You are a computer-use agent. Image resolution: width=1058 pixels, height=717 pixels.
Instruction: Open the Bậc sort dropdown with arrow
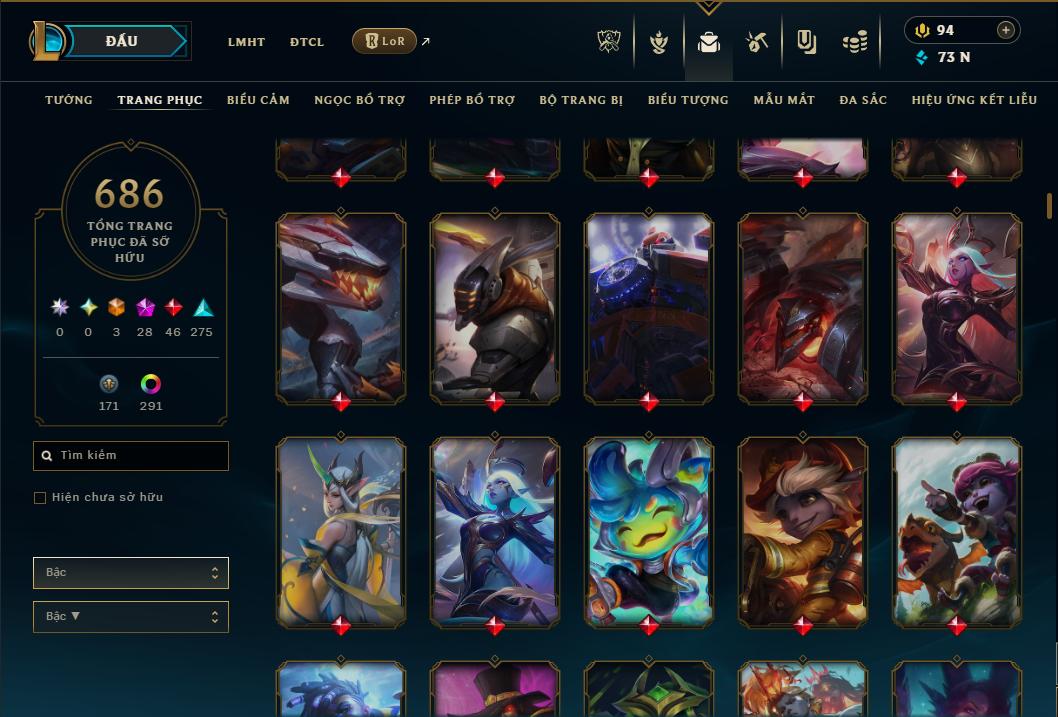click(x=131, y=617)
